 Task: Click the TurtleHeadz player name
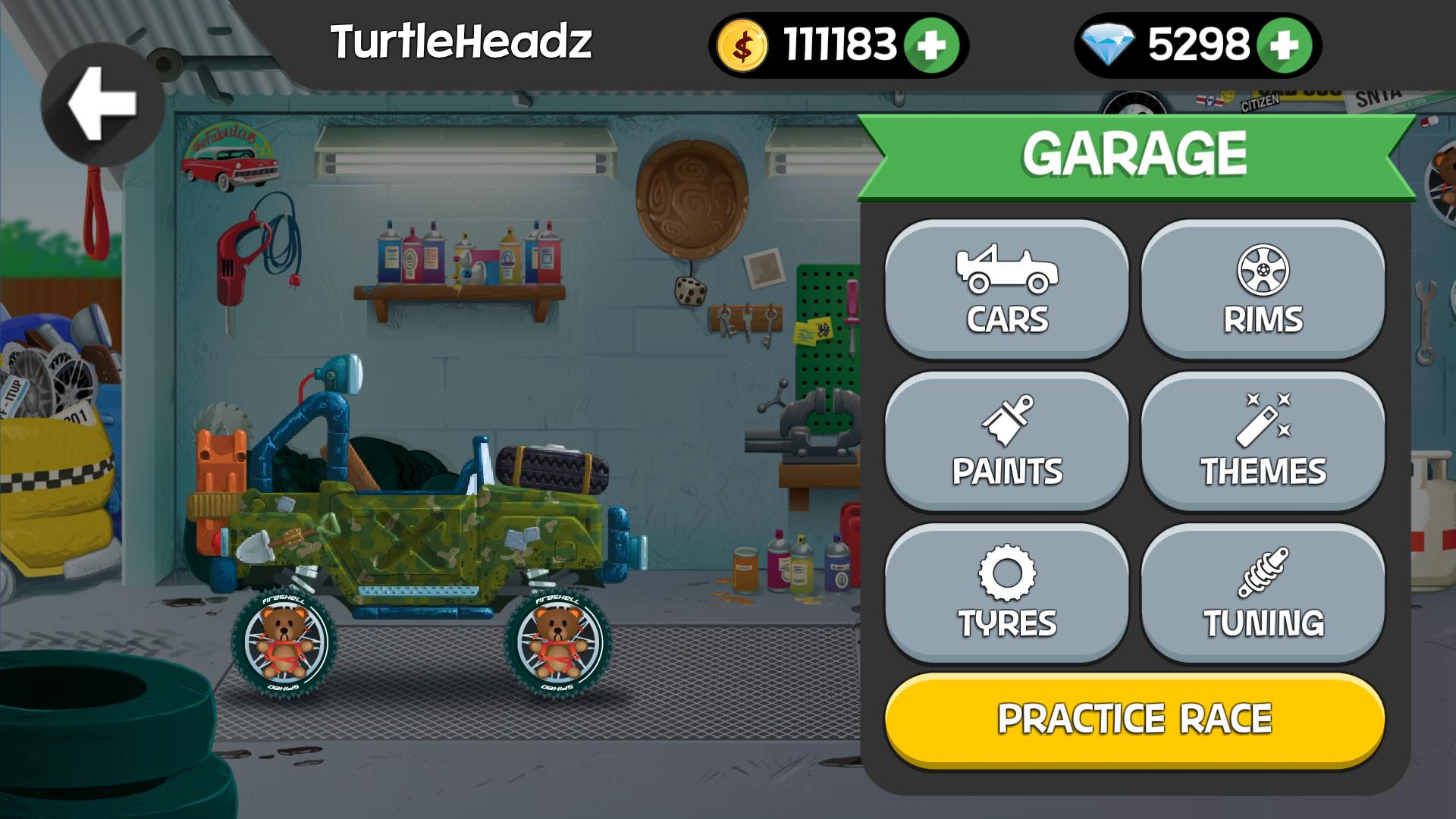pyautogui.click(x=463, y=42)
